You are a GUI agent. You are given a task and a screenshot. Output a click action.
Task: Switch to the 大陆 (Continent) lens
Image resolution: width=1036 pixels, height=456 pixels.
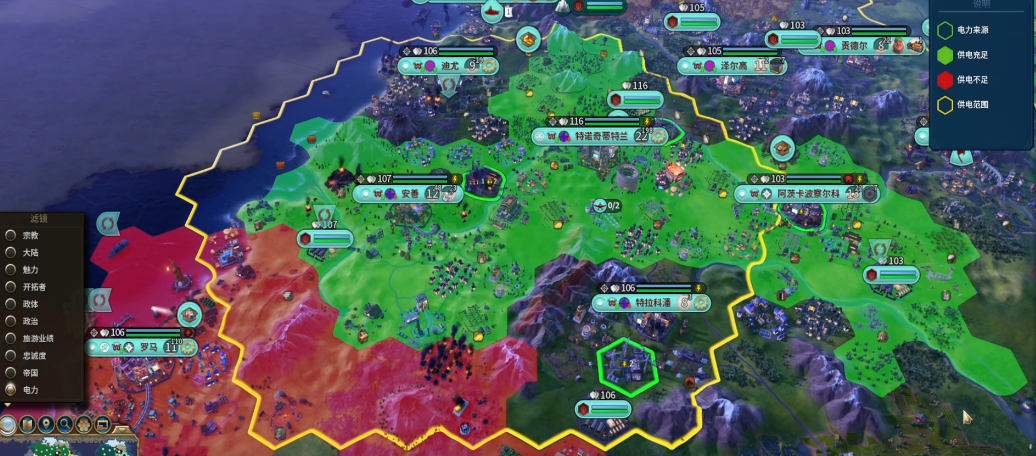12,252
